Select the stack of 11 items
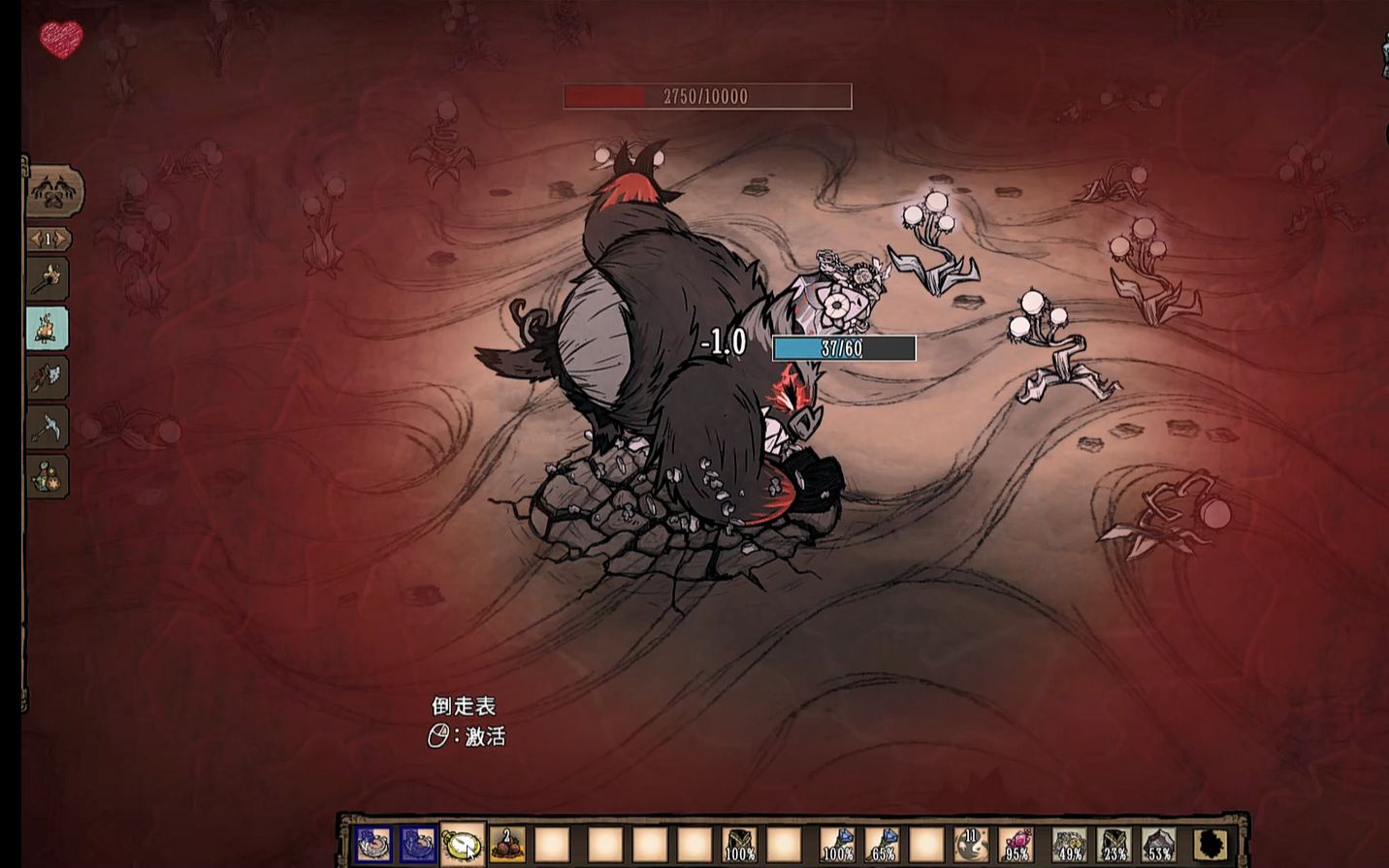The height and width of the screenshot is (868, 1389). click(971, 845)
